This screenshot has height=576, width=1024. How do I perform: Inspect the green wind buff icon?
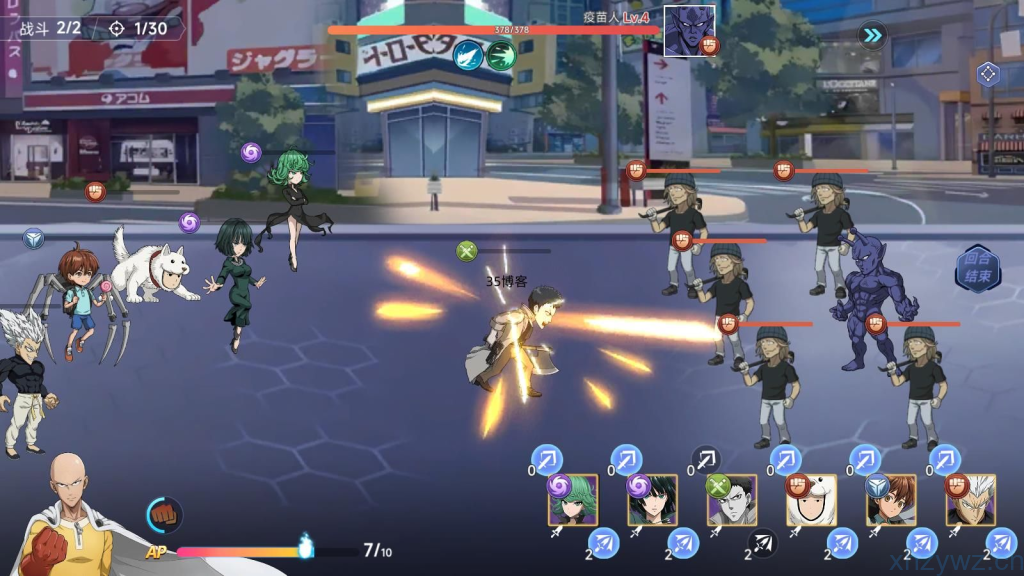(501, 54)
